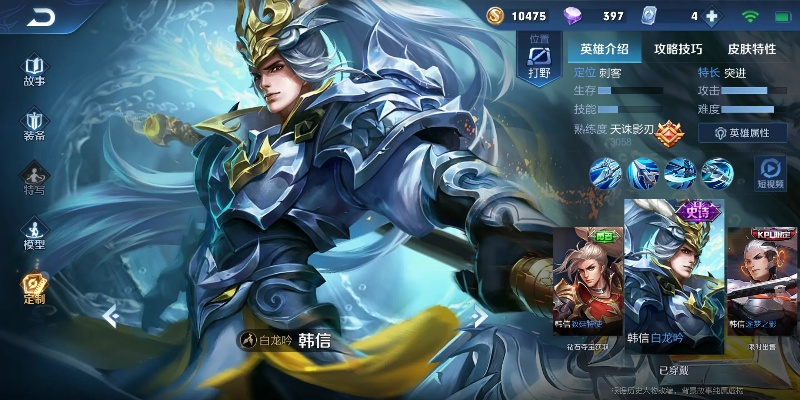Switch to the 攻略技巧 tab

pyautogui.click(x=678, y=48)
